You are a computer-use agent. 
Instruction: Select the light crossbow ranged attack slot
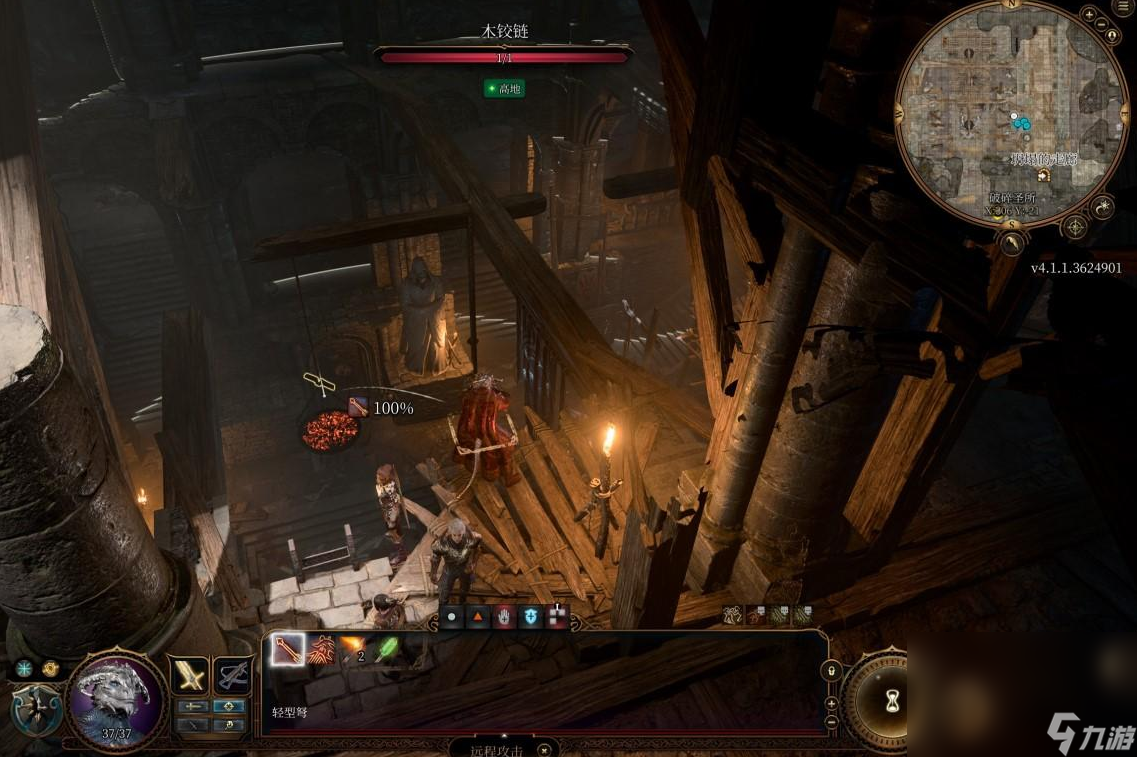point(288,651)
